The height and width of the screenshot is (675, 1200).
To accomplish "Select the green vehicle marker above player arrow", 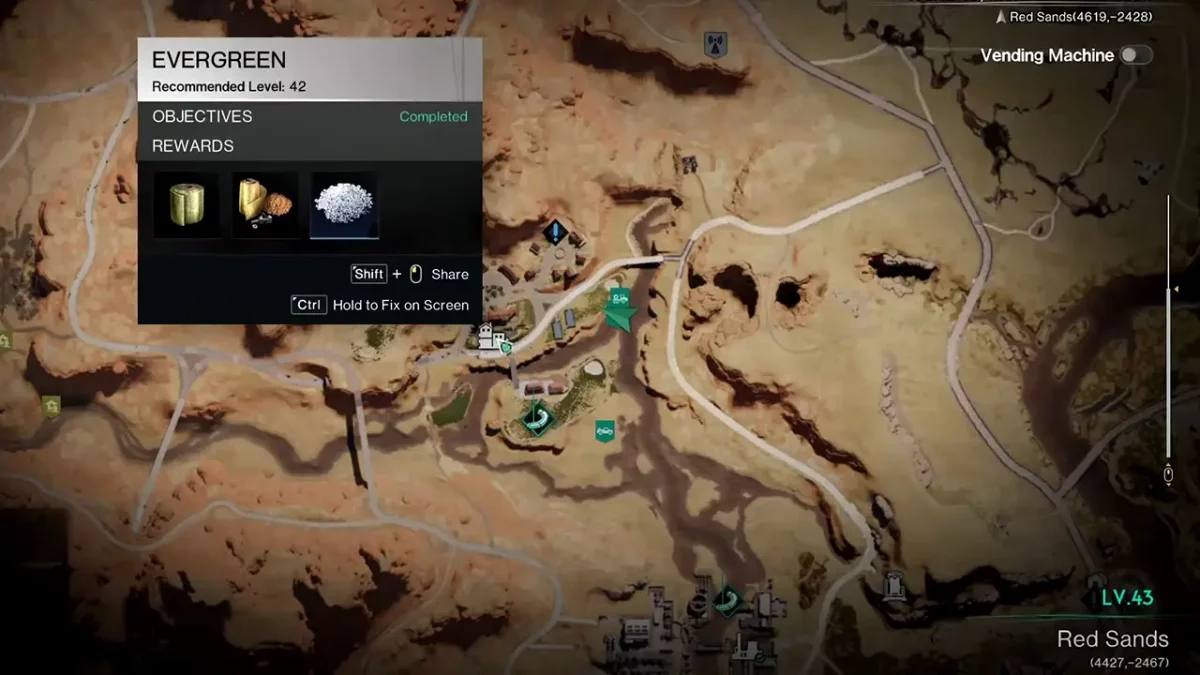I will (x=620, y=297).
